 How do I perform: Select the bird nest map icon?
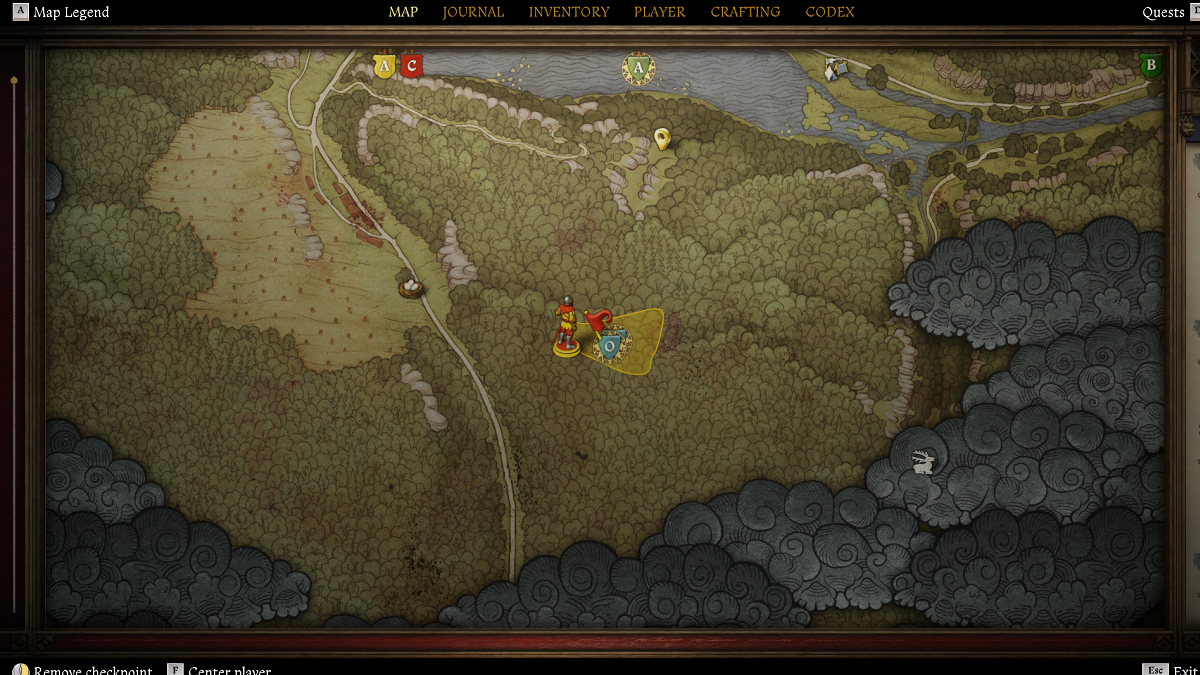410,288
